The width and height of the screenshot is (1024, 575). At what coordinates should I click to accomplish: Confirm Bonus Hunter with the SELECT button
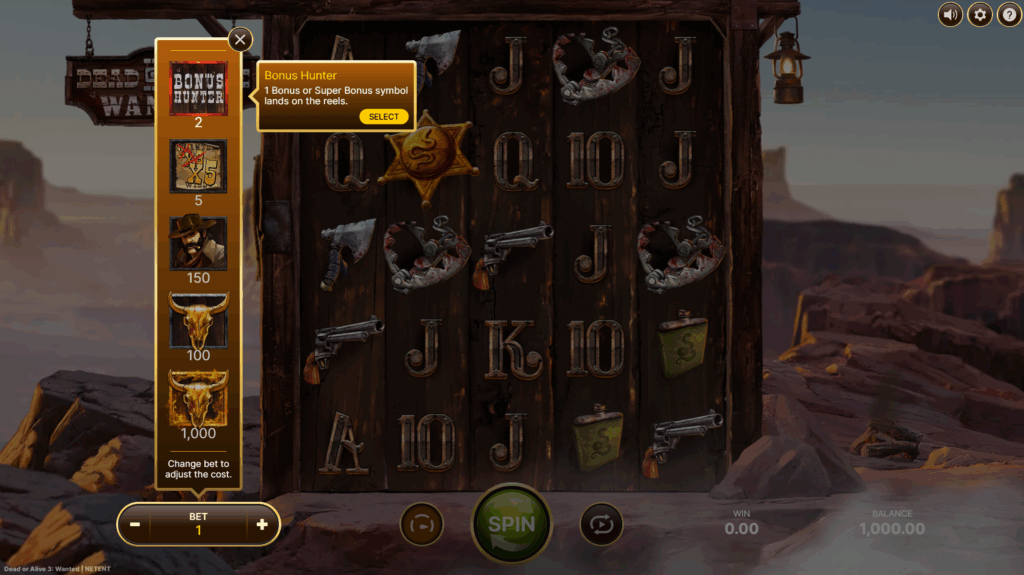tap(384, 117)
